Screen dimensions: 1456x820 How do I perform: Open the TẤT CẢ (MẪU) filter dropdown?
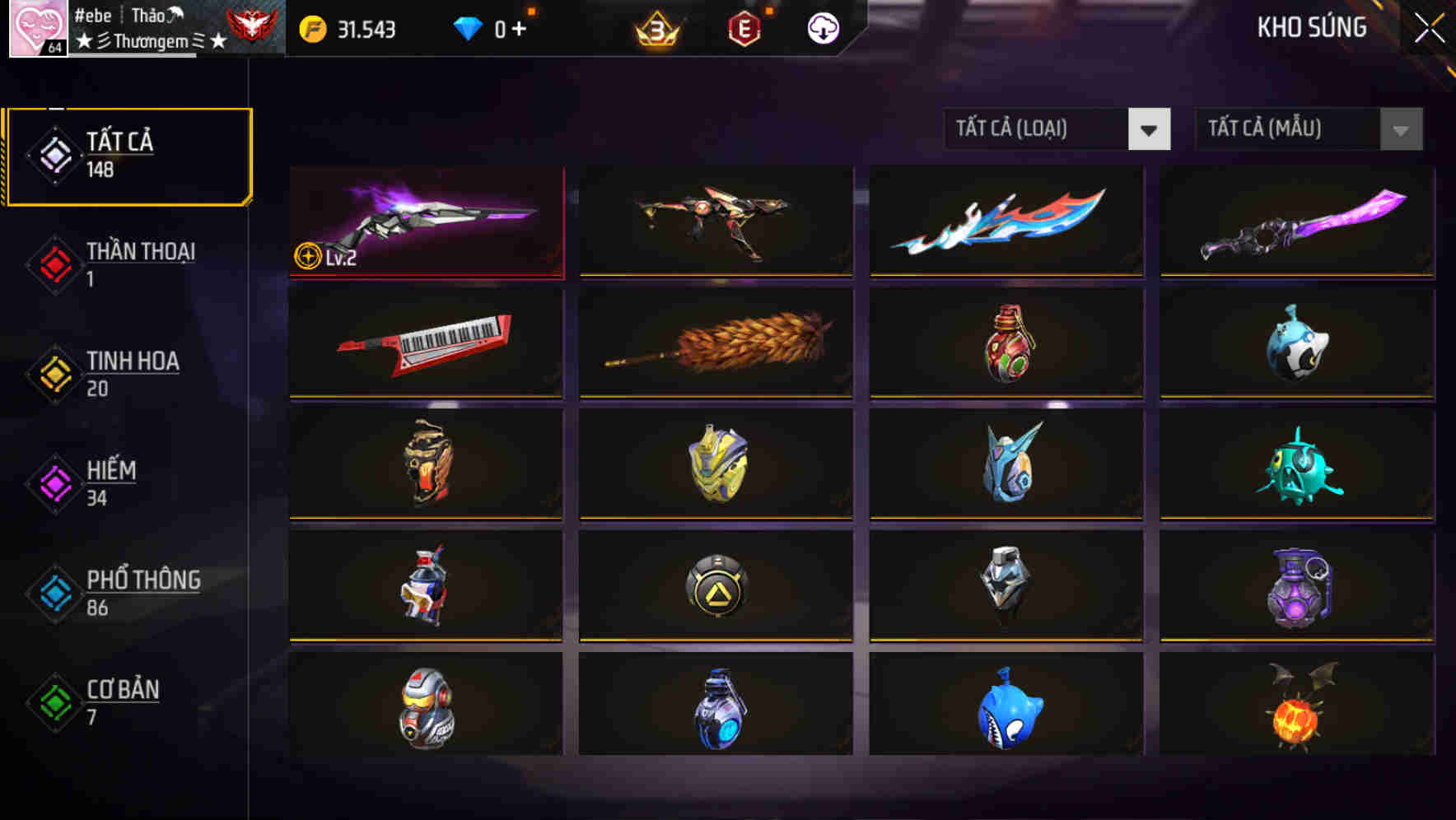(1308, 129)
